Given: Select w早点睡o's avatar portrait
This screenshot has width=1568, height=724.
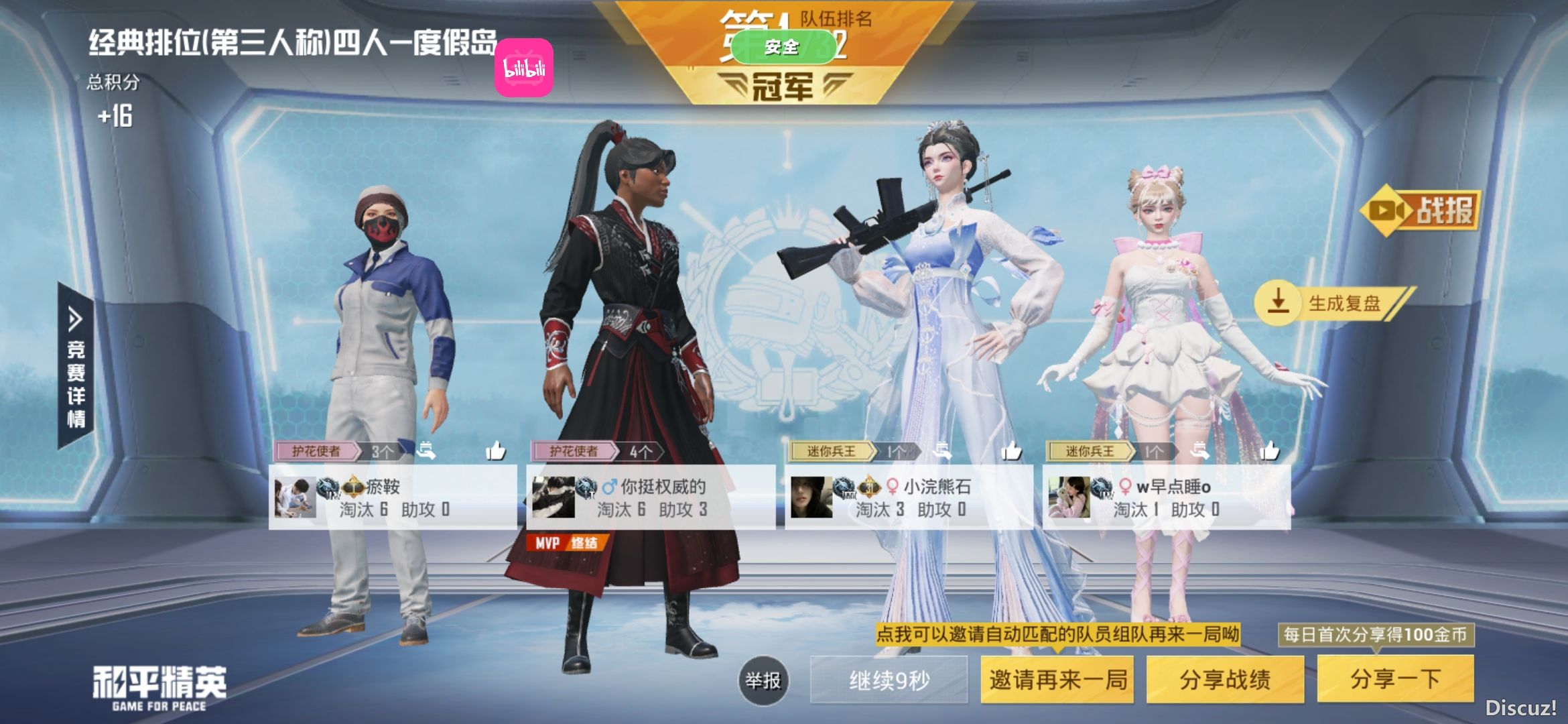Looking at the screenshot, I should [x=1069, y=497].
